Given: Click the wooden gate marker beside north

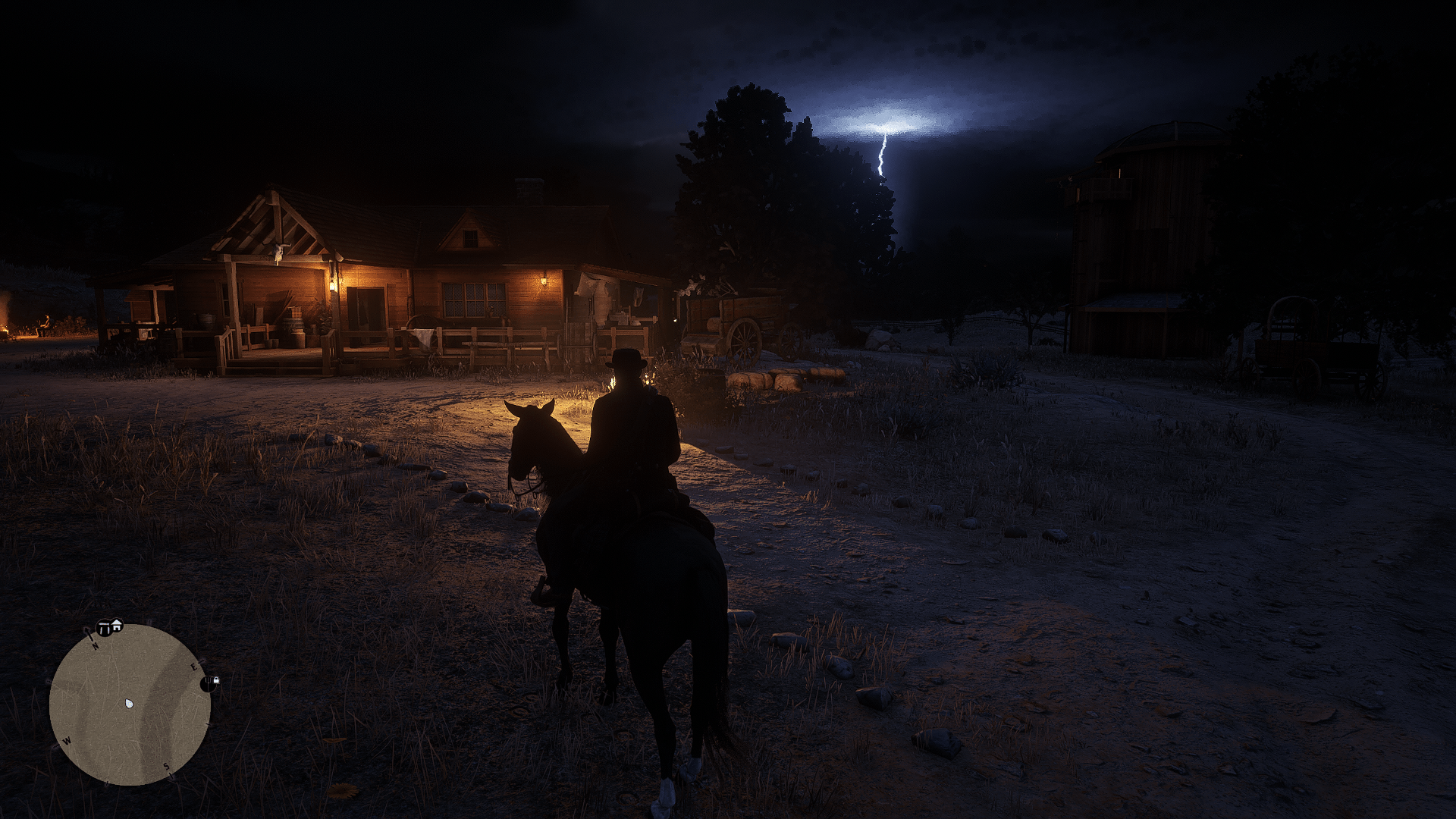Looking at the screenshot, I should point(104,629).
